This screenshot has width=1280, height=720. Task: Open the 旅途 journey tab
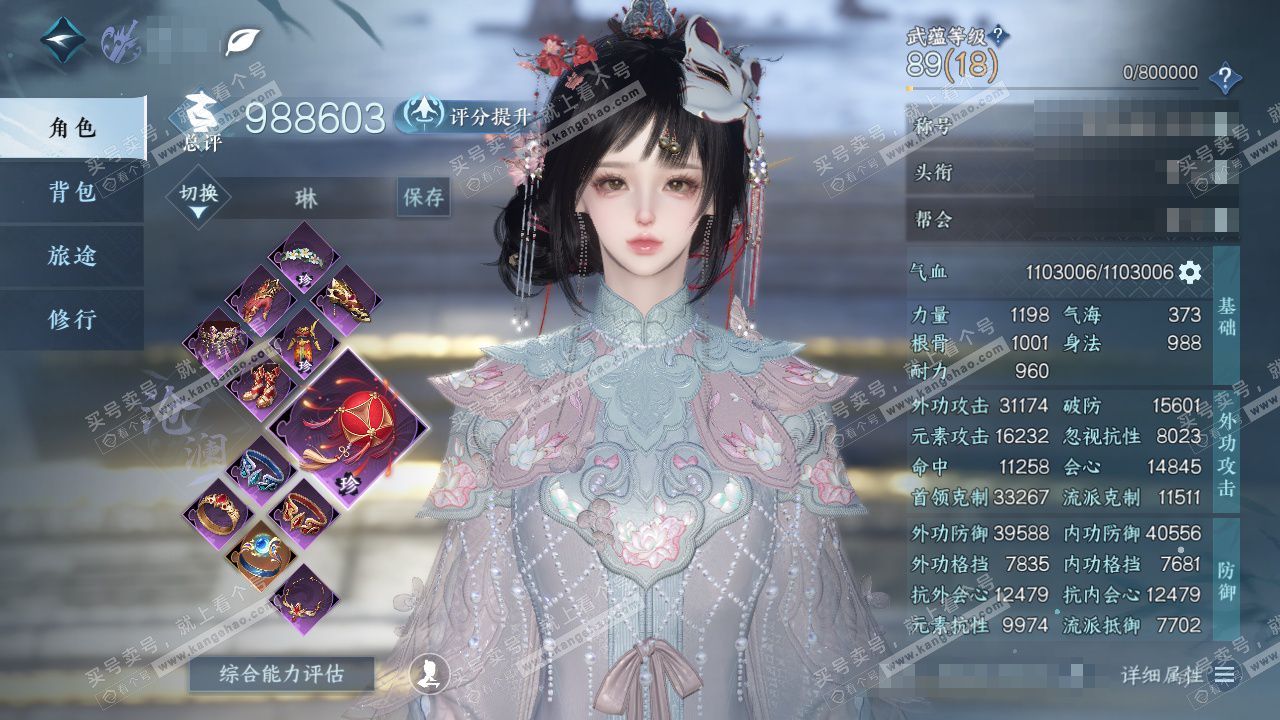tap(72, 256)
